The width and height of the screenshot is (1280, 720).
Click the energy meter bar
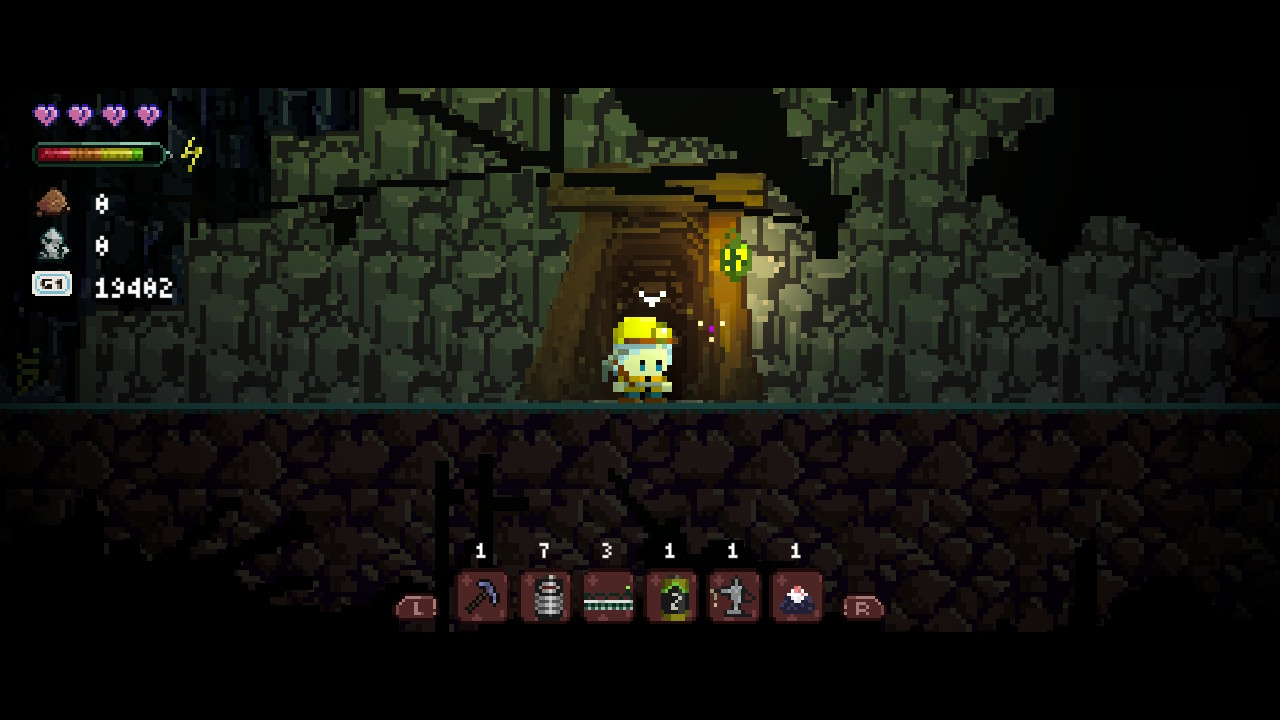tap(98, 154)
